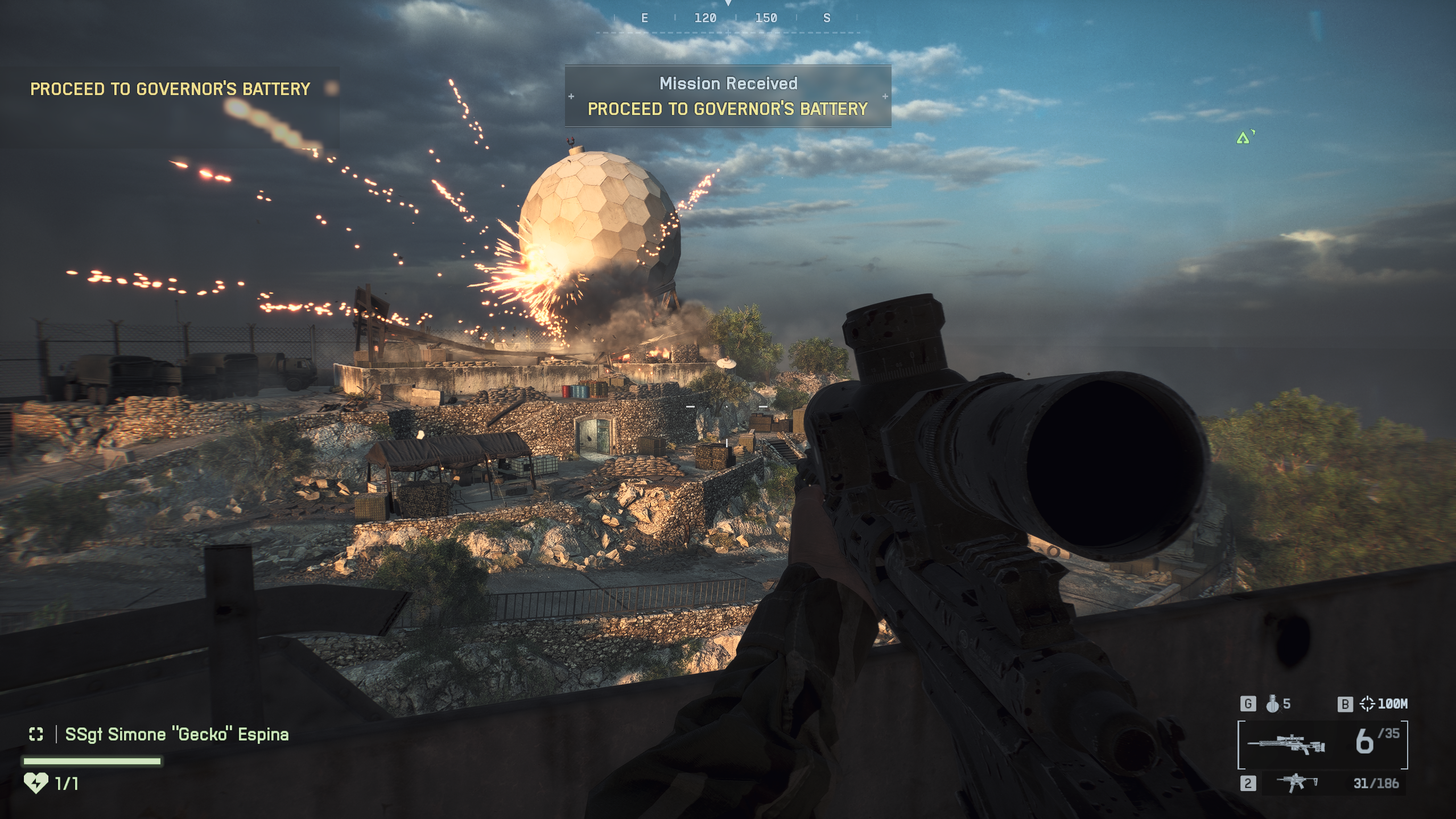Select the SSgt Simone "Gecko" Espina nameplate
The width and height of the screenshot is (1456, 819).
(176, 734)
